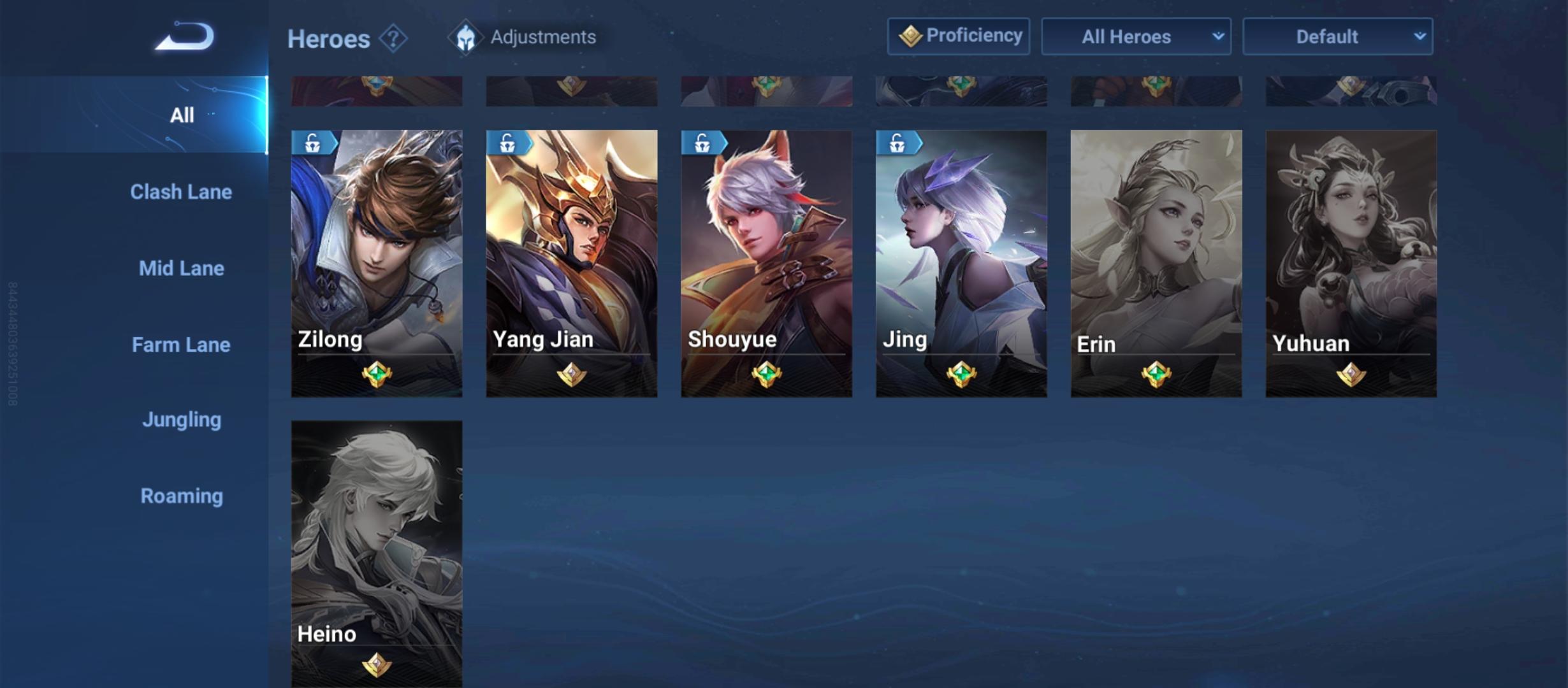1568x688 pixels.
Task: Open the Default sort dropdown
Action: click(1337, 37)
